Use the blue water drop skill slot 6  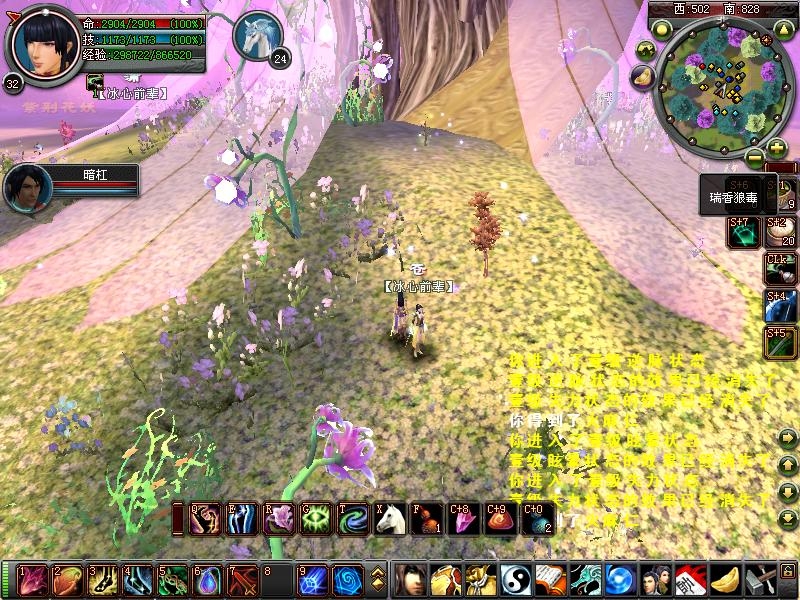(x=207, y=580)
